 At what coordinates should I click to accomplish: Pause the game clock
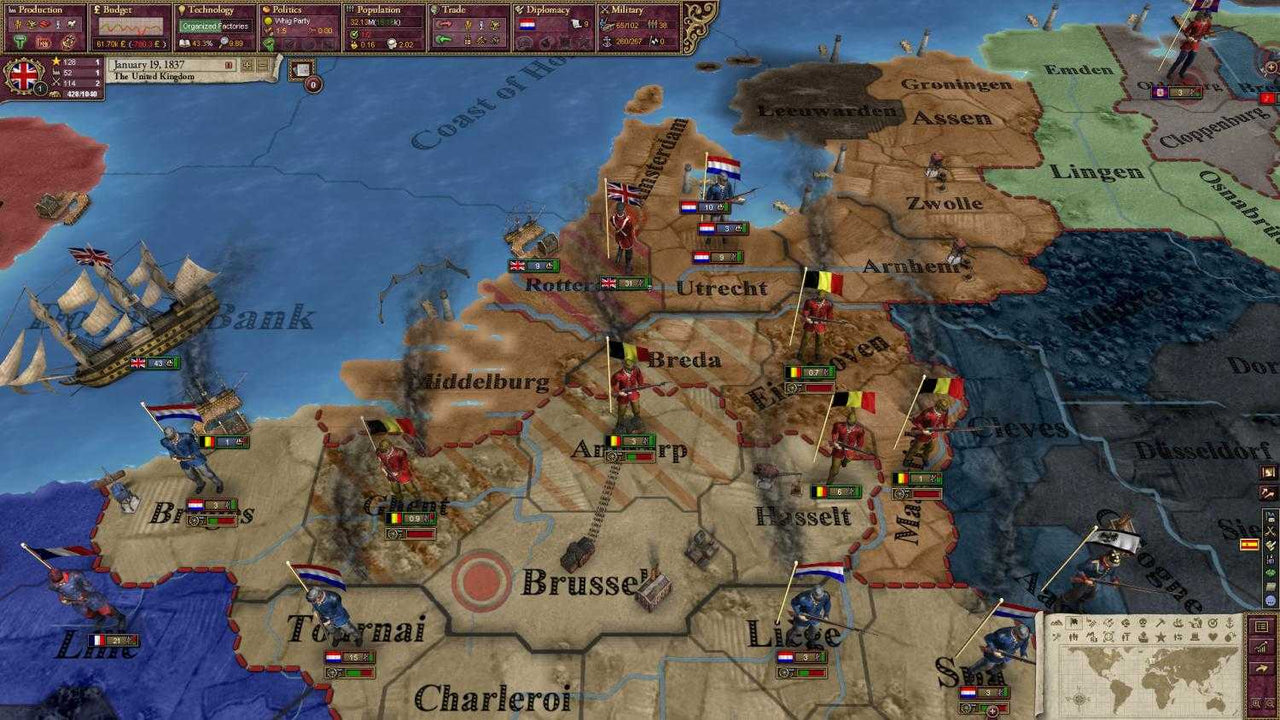[x=228, y=65]
